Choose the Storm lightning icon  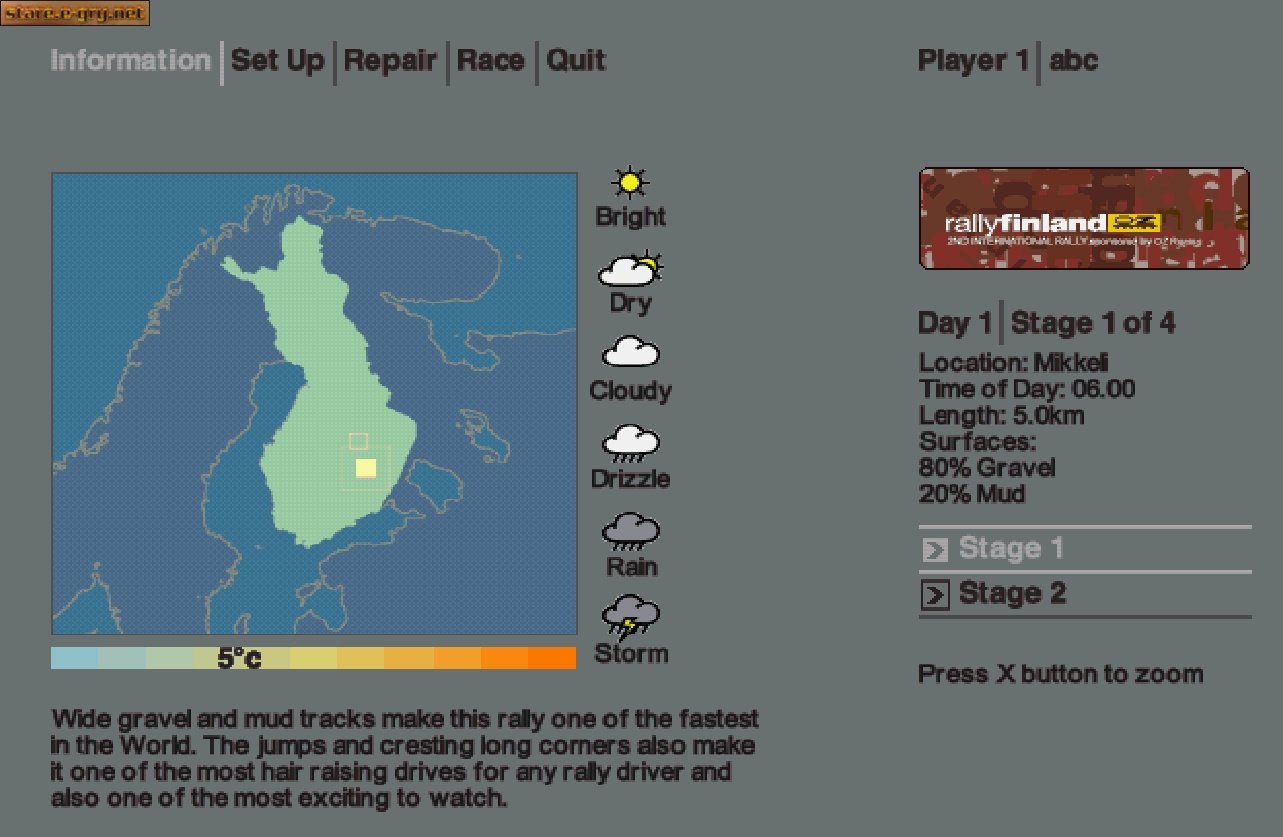point(629,617)
